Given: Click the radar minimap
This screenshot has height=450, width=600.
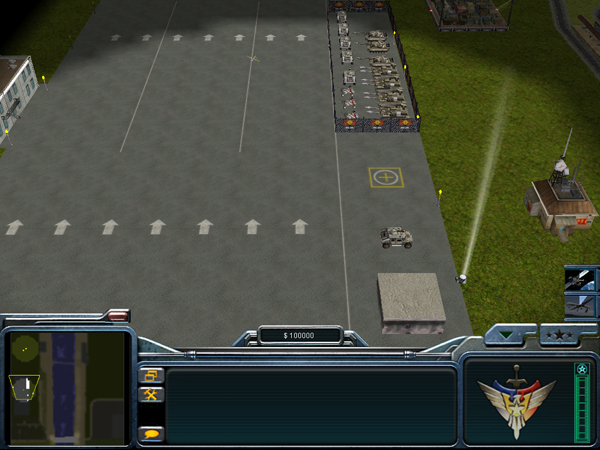Looking at the screenshot, I should [67, 387].
